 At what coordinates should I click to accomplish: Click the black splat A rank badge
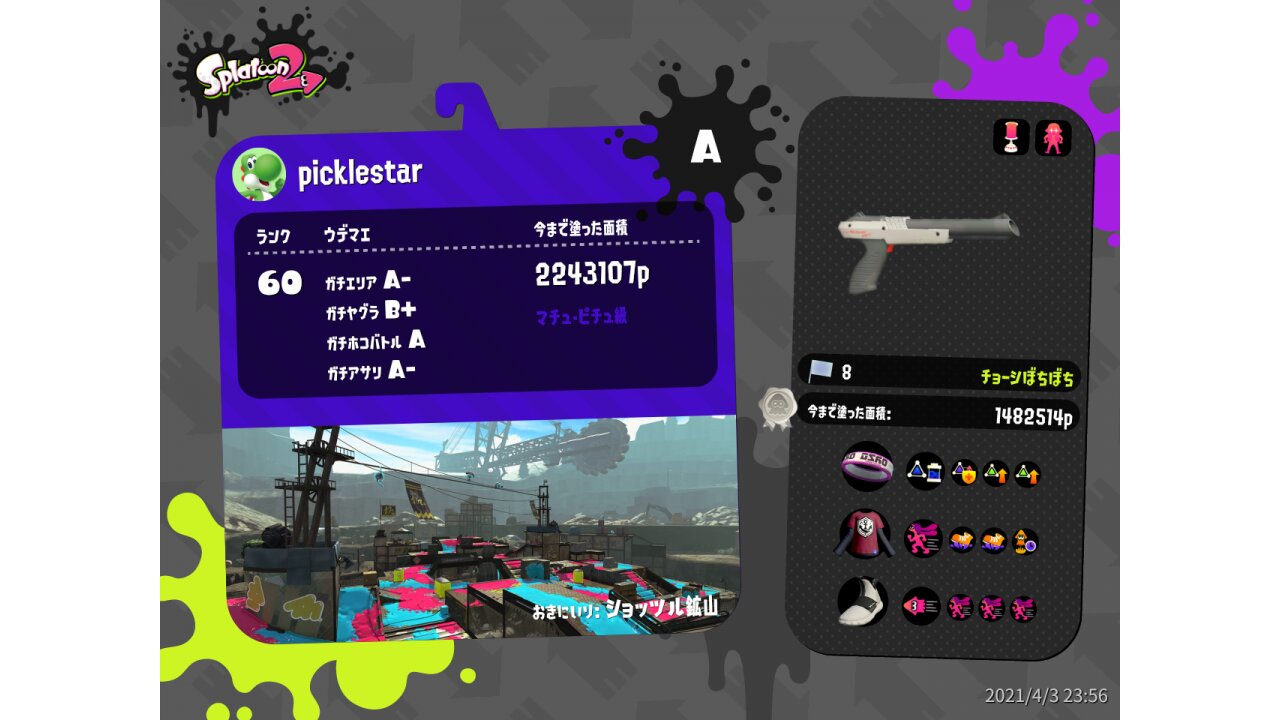coord(706,148)
